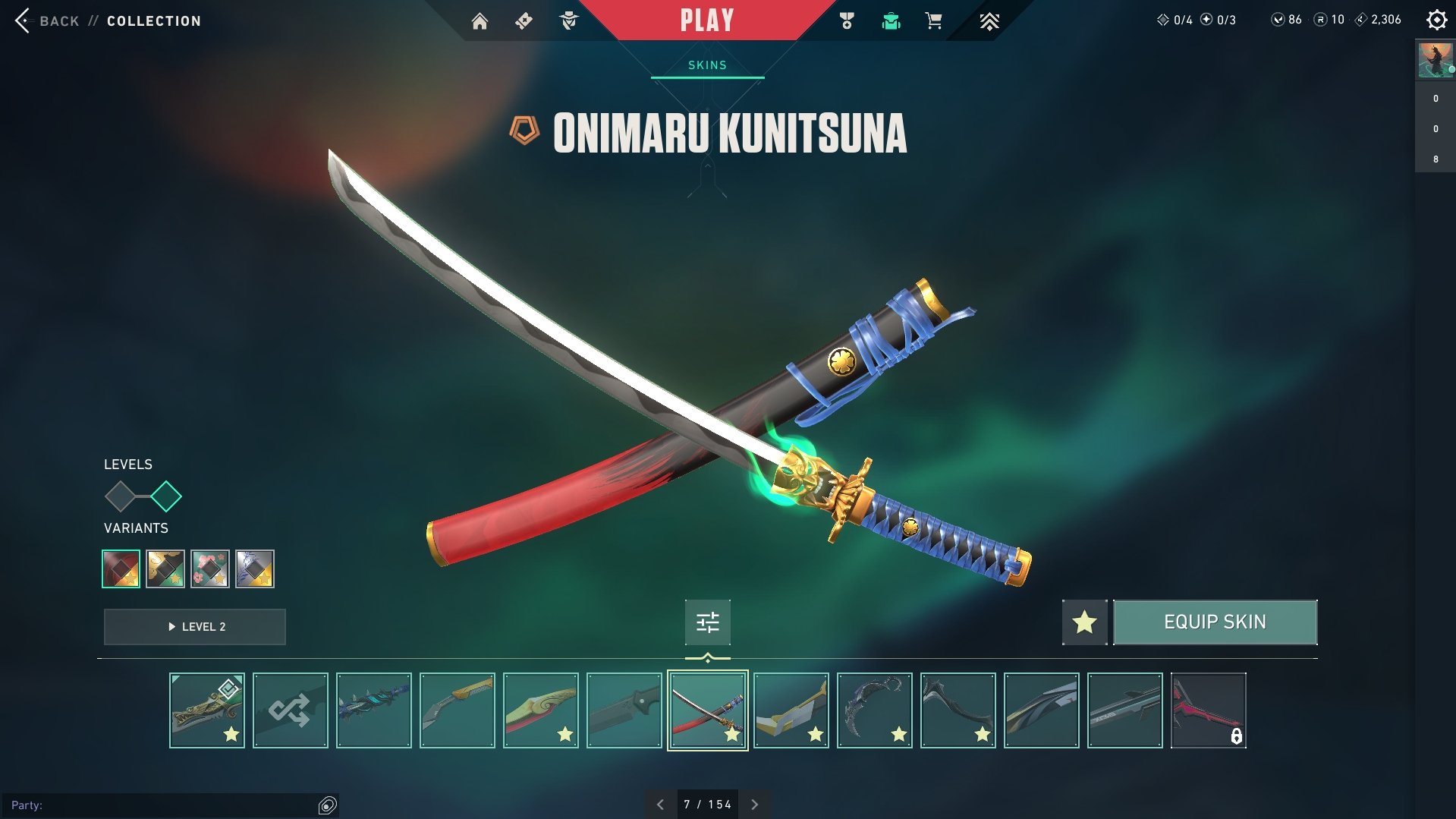Go to previous page of skins
1456x819 pixels.
click(661, 805)
